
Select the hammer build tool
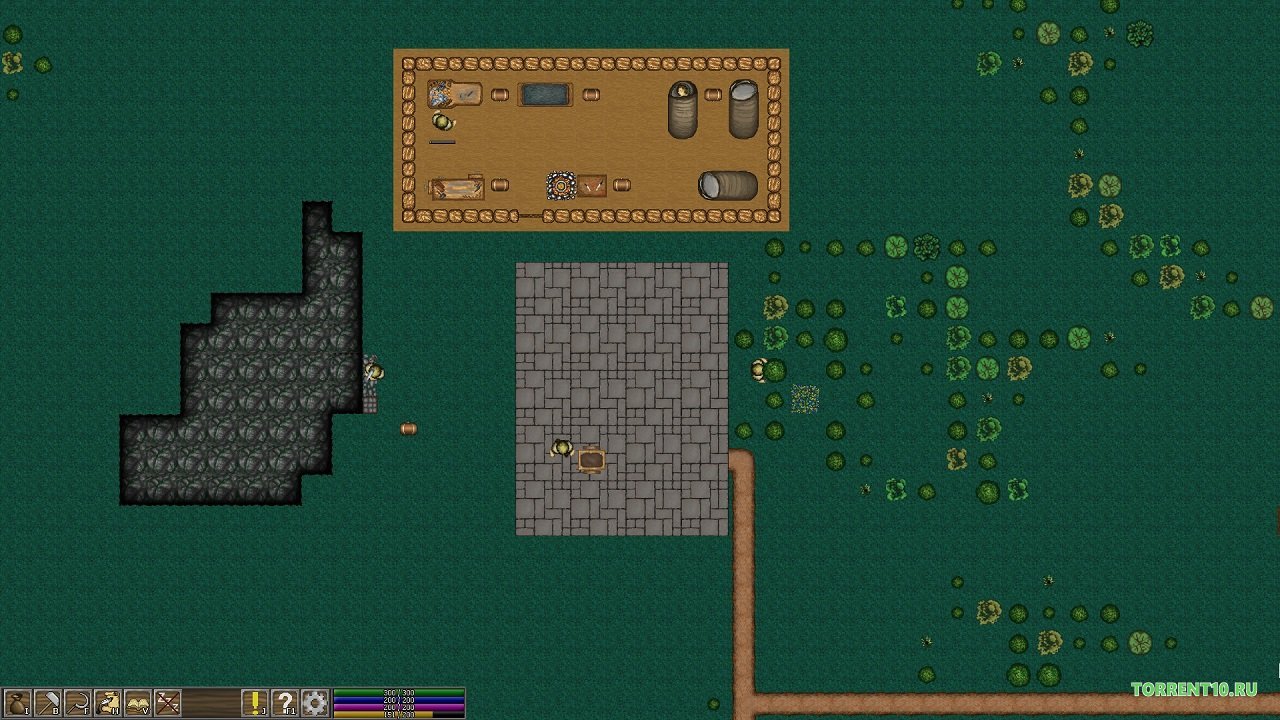pyautogui.click(x=45, y=703)
